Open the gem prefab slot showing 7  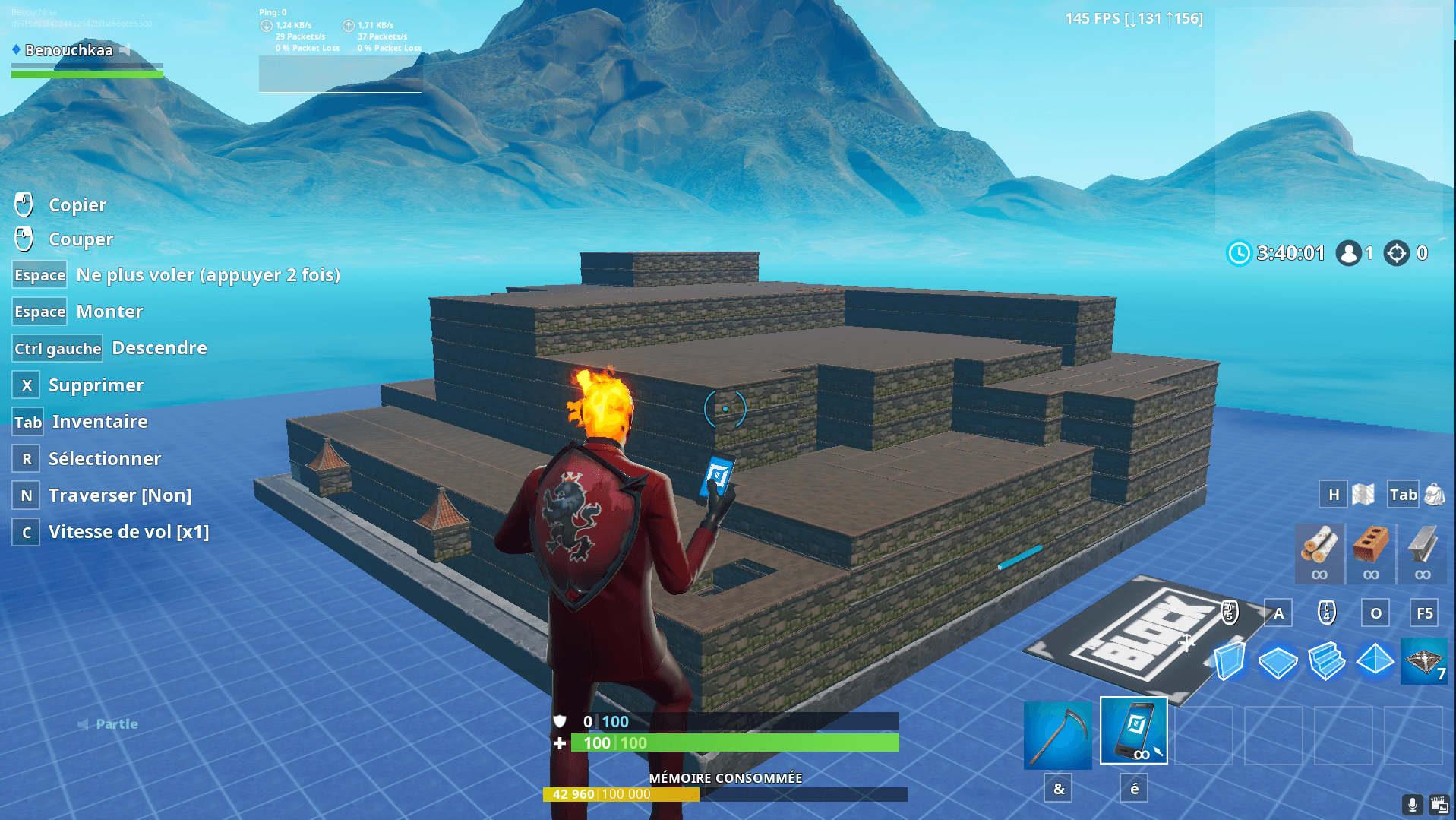[1423, 661]
